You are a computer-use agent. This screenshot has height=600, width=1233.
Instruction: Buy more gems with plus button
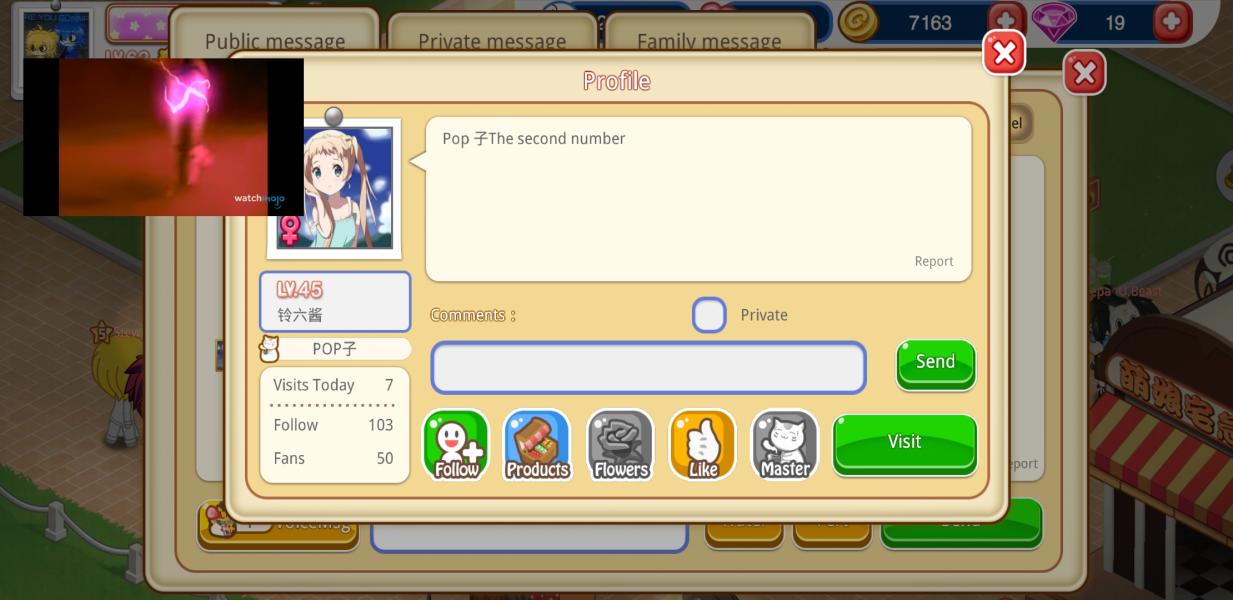[x=1171, y=22]
